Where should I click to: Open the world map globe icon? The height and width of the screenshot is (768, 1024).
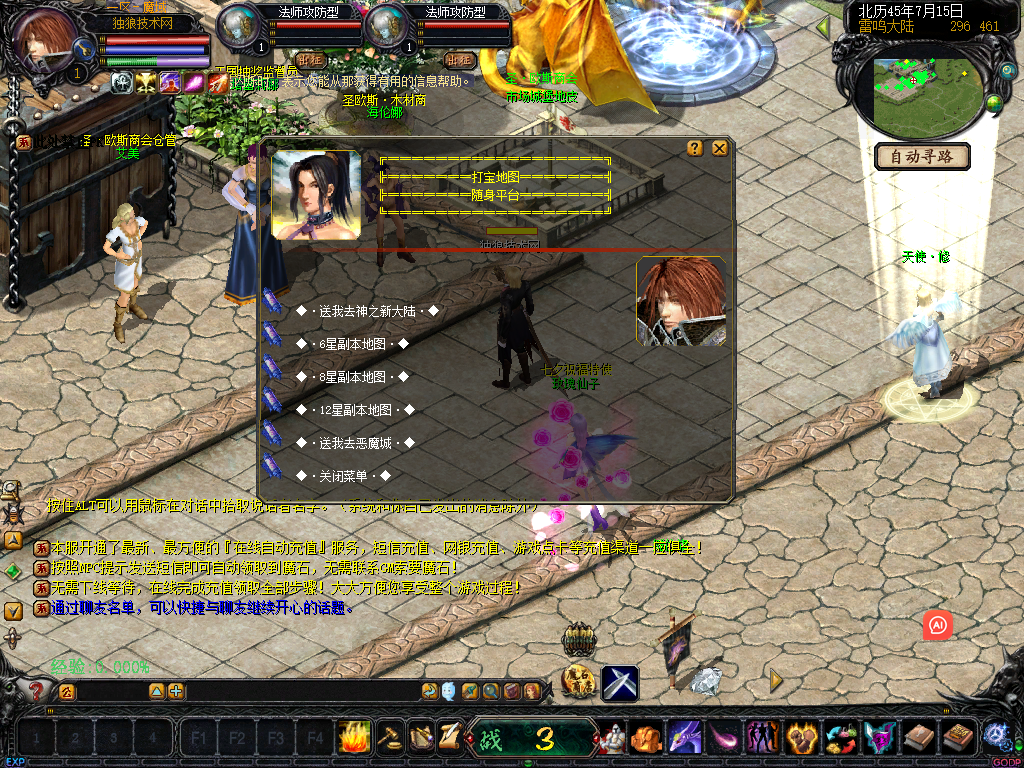994,103
